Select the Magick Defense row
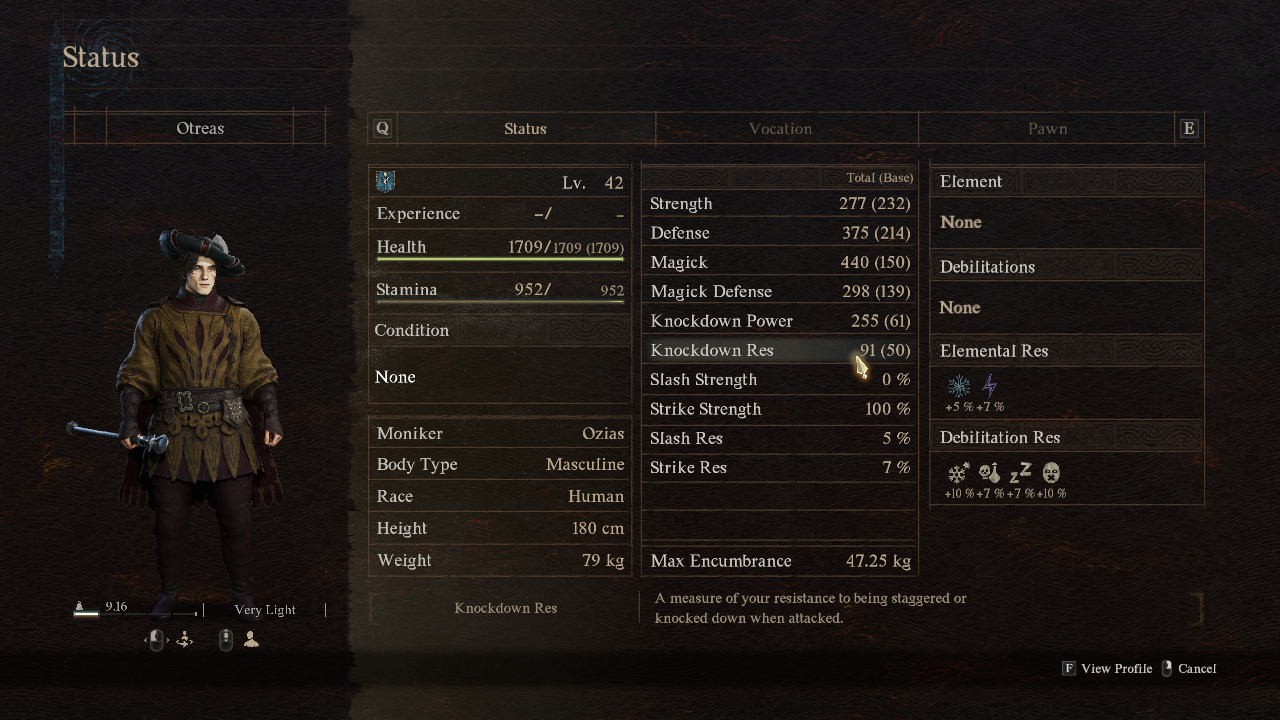1280x720 pixels. pos(780,292)
